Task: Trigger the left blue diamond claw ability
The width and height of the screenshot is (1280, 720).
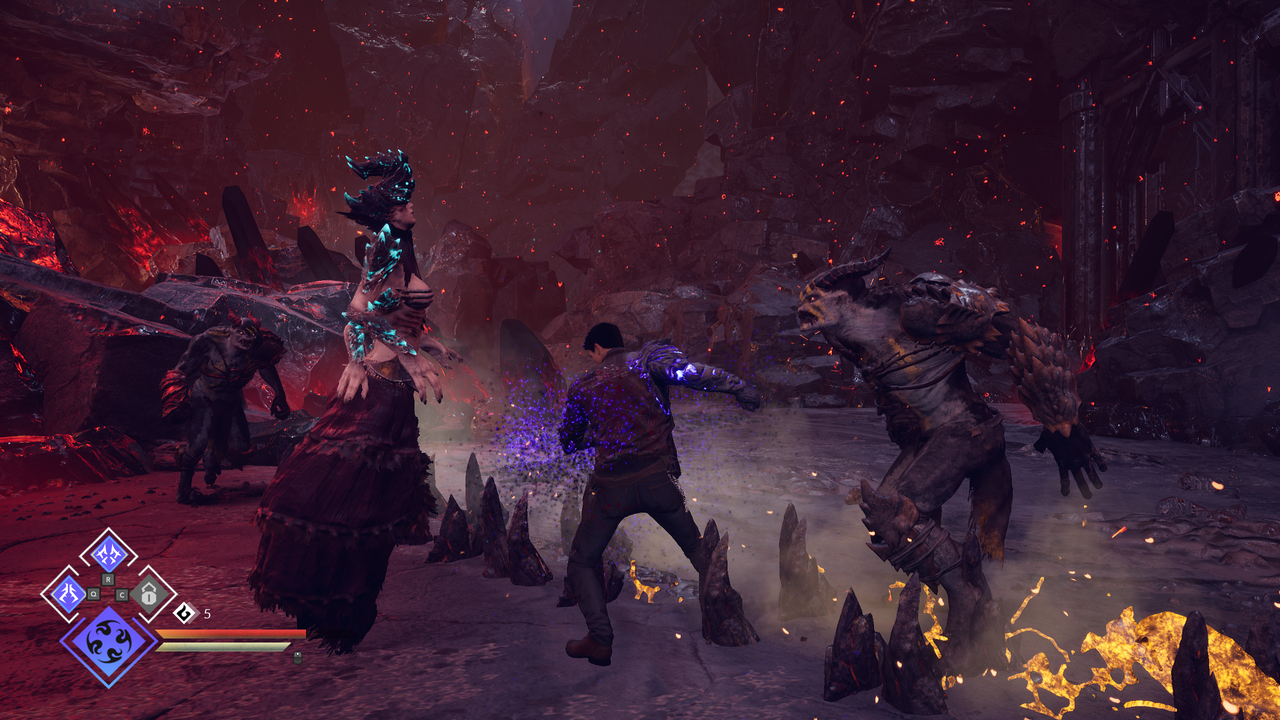Action: [x=69, y=593]
